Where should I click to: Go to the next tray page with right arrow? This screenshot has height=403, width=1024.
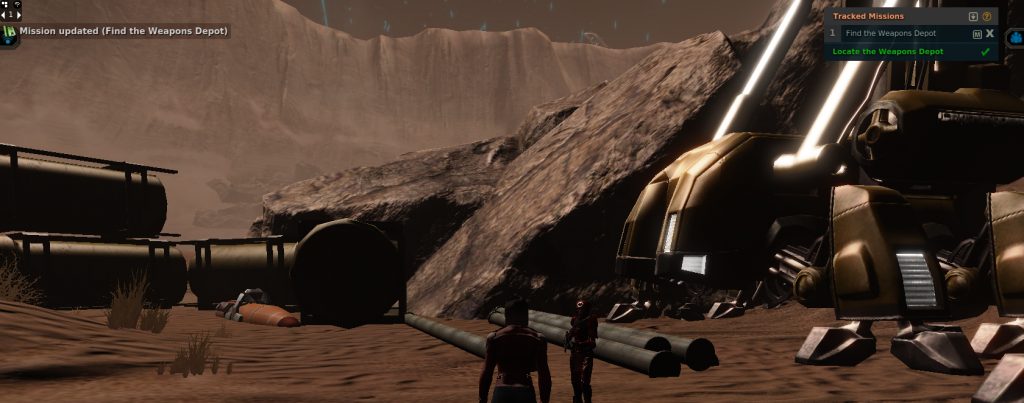point(17,15)
